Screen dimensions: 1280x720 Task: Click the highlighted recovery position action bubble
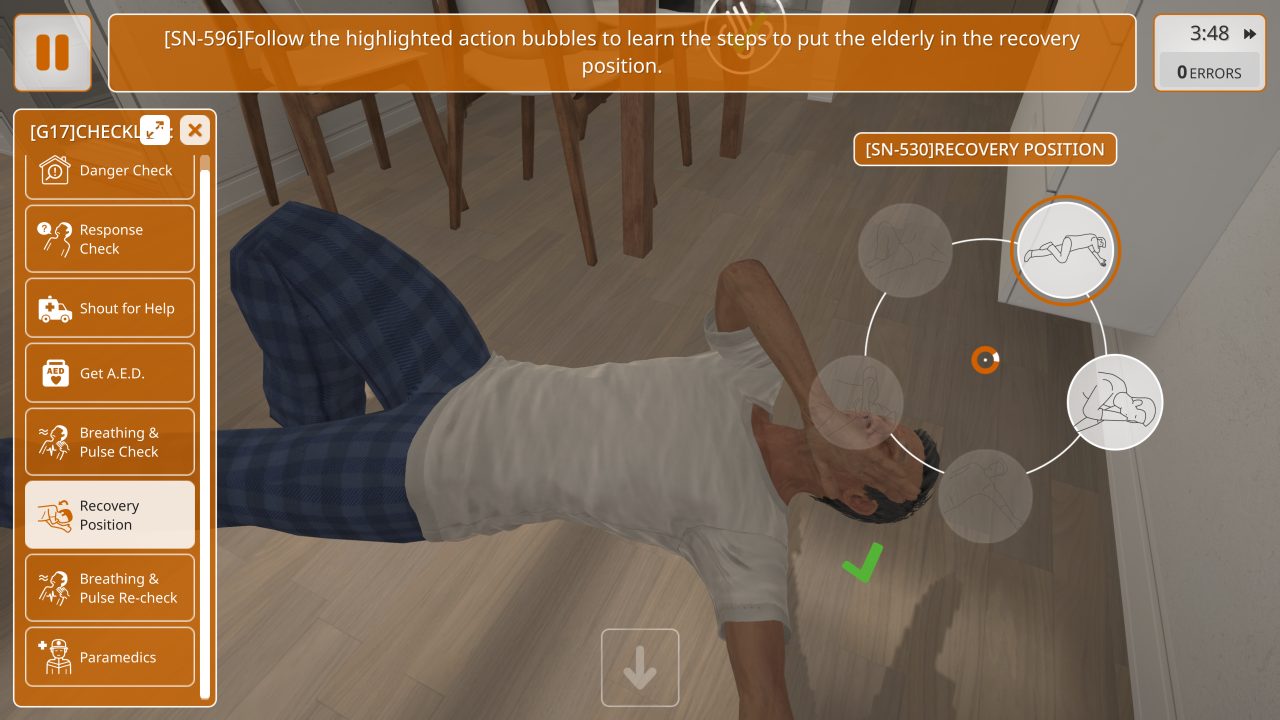1065,250
